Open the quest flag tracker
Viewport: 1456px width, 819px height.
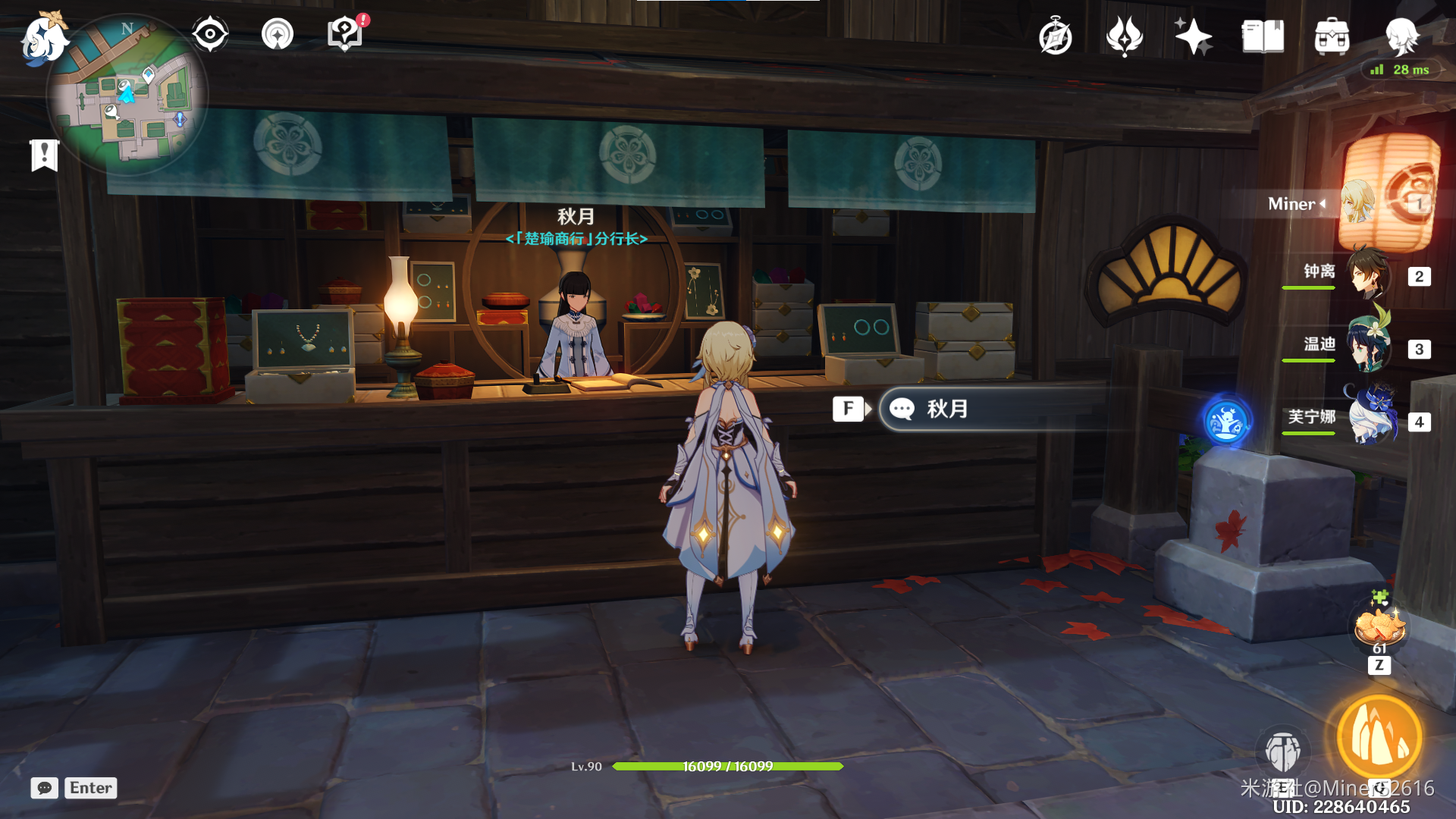(45, 155)
